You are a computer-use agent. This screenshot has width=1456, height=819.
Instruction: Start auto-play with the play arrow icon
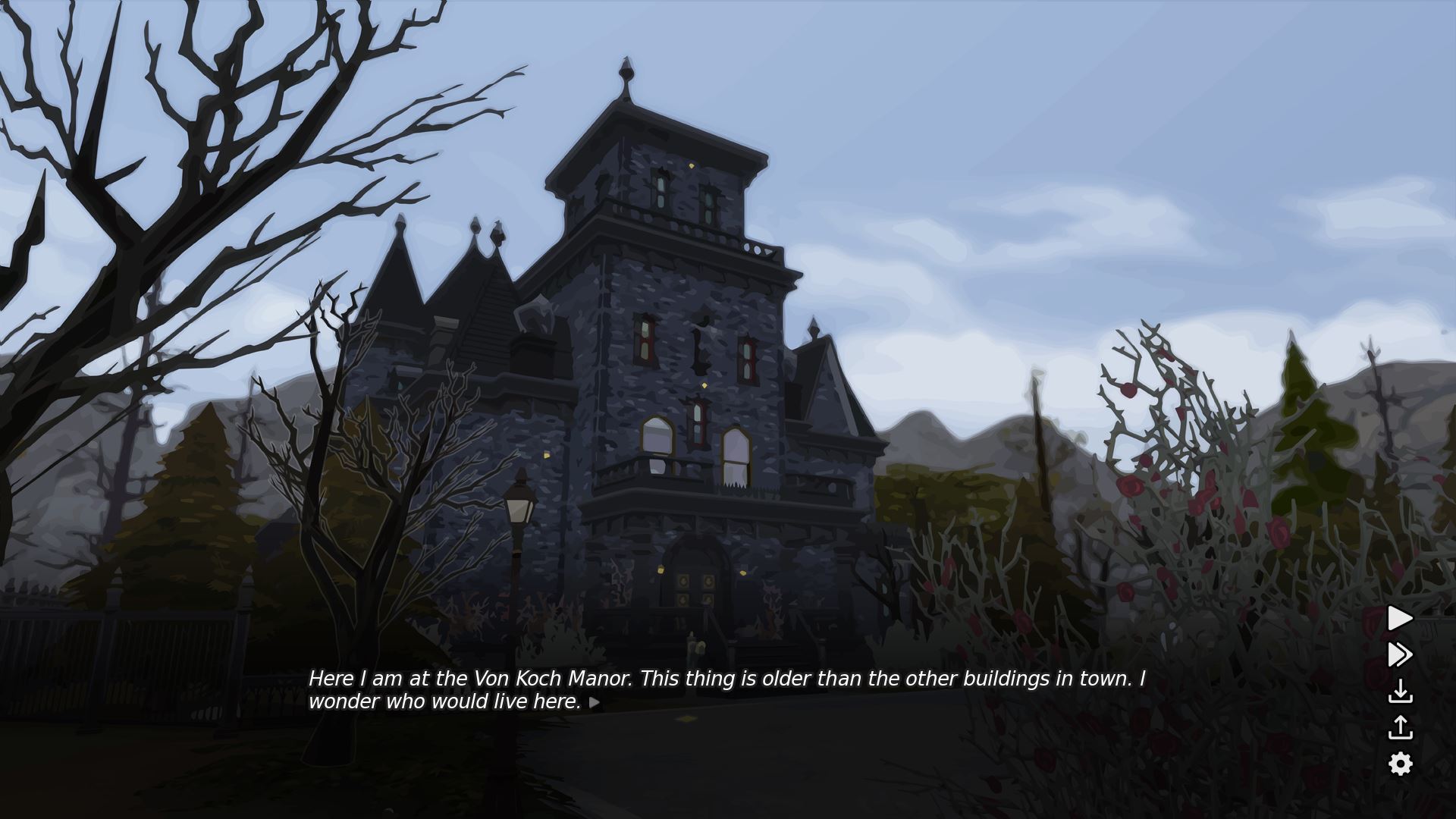pos(1400,618)
